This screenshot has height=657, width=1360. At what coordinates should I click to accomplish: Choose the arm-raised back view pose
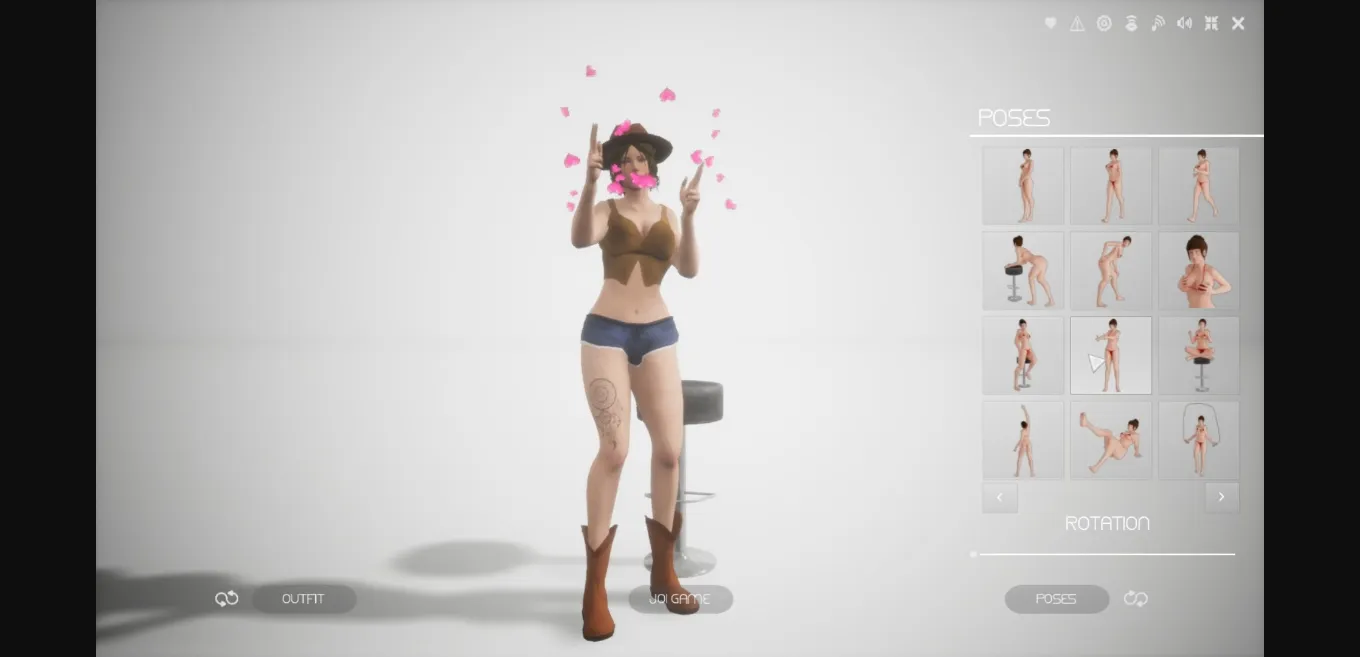click(1023, 440)
